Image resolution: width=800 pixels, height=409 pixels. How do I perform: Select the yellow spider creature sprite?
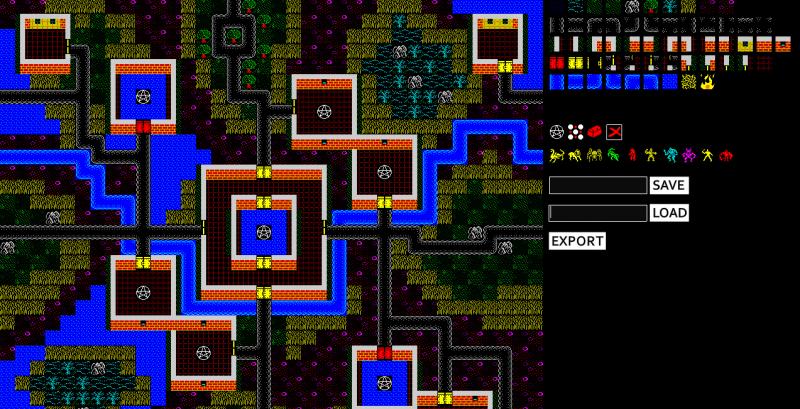(x=595, y=156)
